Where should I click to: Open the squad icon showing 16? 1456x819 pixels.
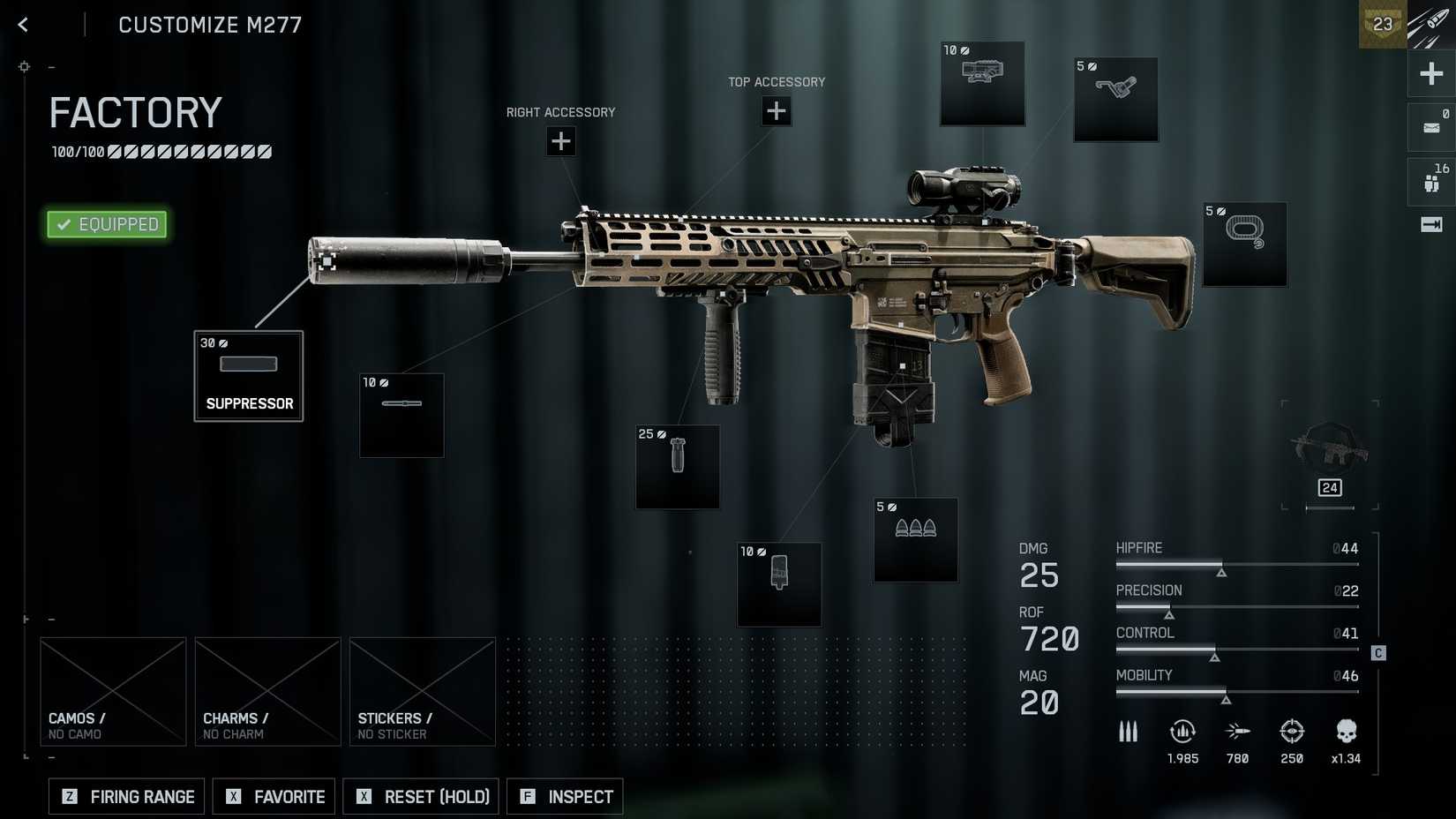click(1431, 181)
